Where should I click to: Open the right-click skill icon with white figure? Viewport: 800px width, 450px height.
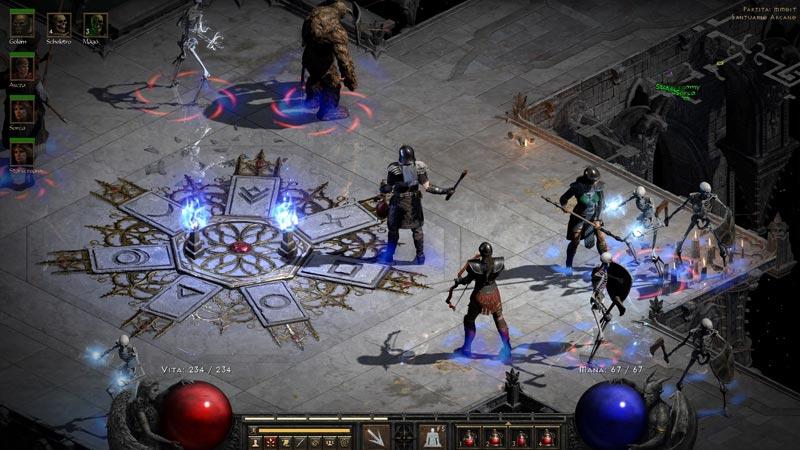(x=433, y=437)
